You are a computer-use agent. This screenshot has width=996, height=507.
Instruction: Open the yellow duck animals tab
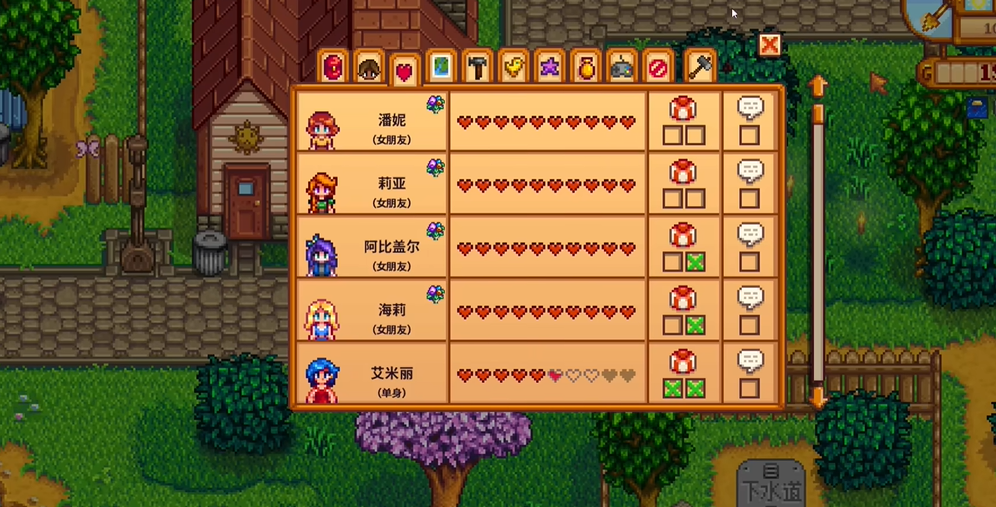[513, 68]
